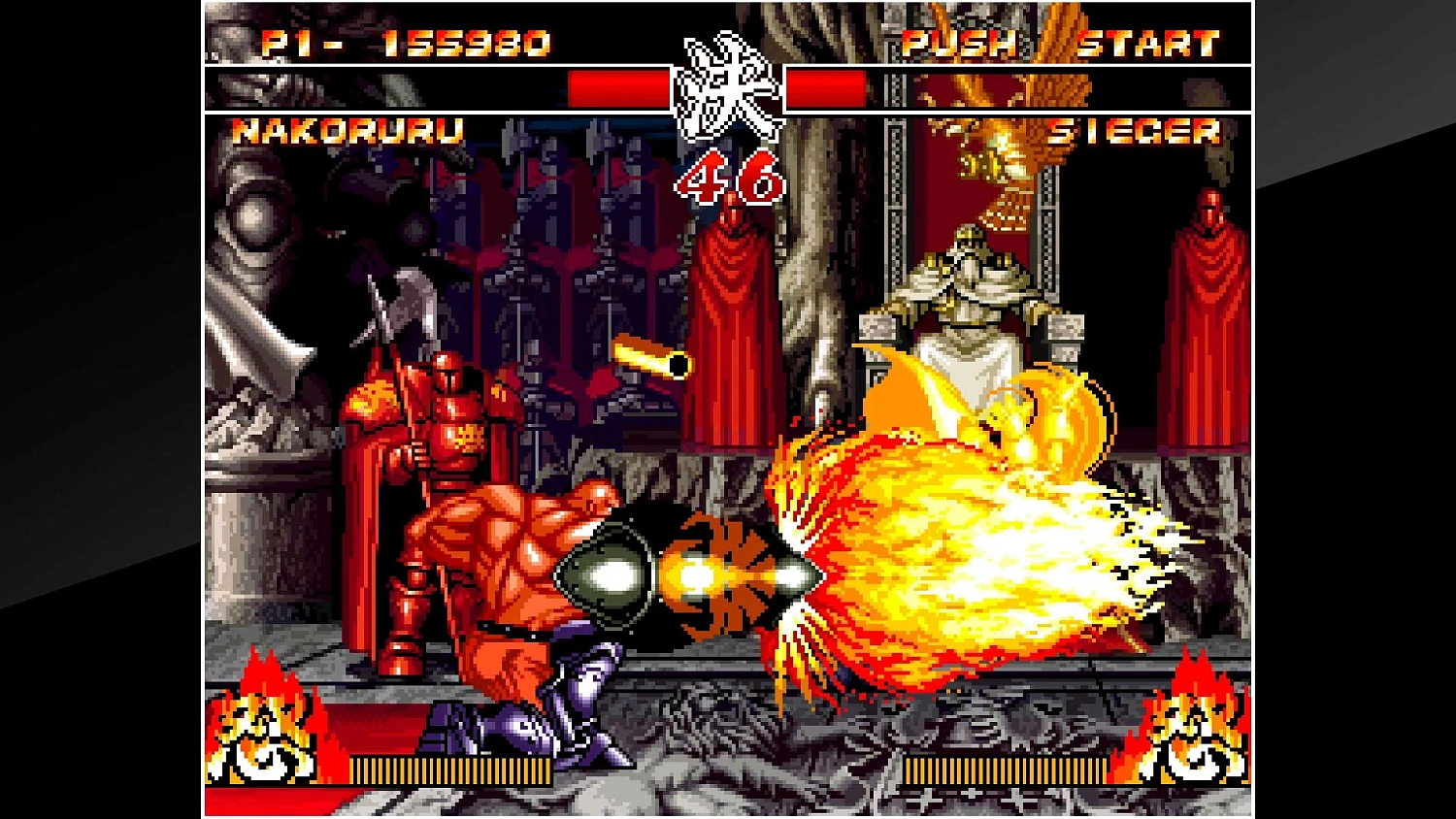Expand the round timer showing 46
This screenshot has width=1456, height=819.
coord(728,177)
